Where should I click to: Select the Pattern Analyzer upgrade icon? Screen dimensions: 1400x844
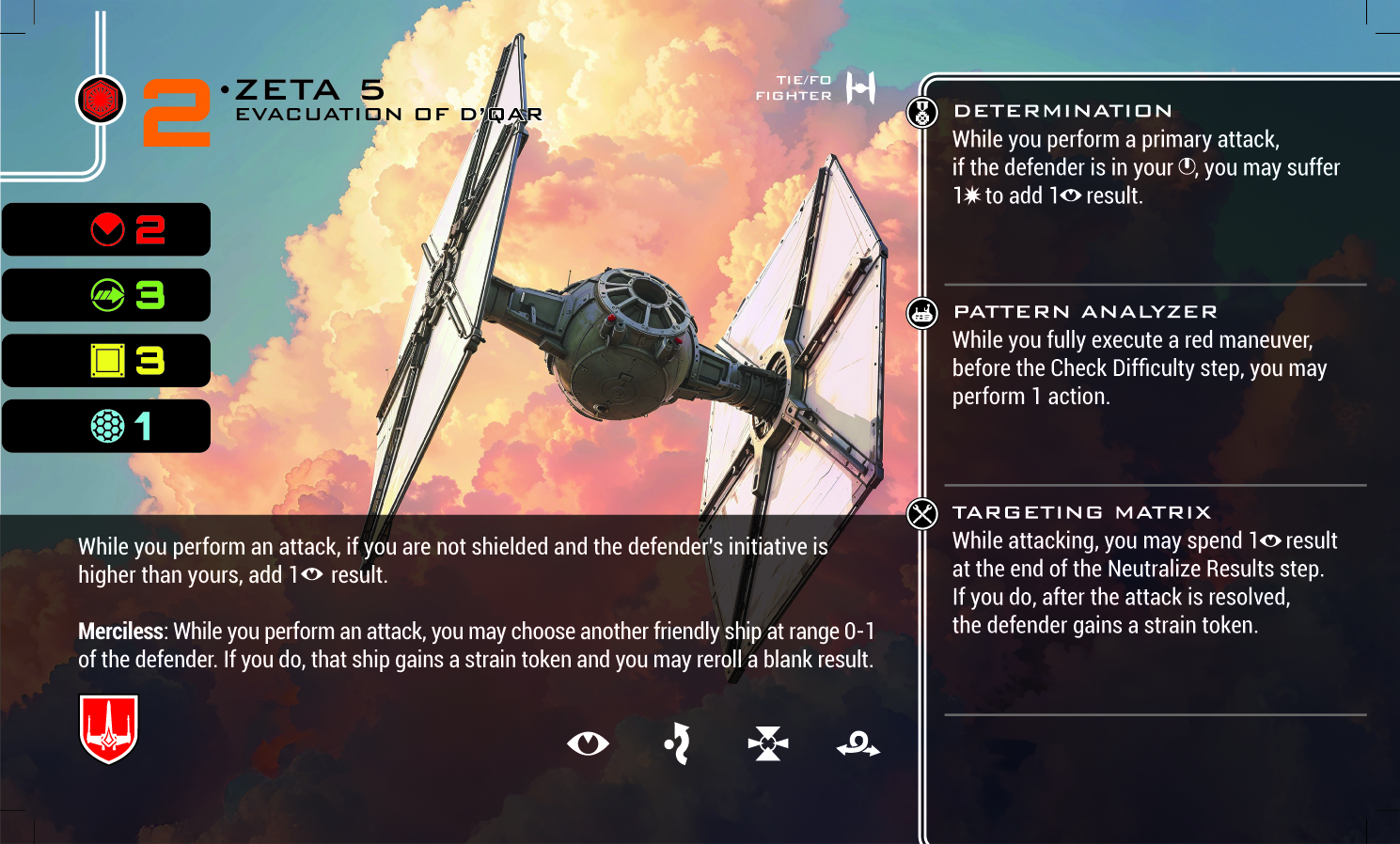coord(922,313)
